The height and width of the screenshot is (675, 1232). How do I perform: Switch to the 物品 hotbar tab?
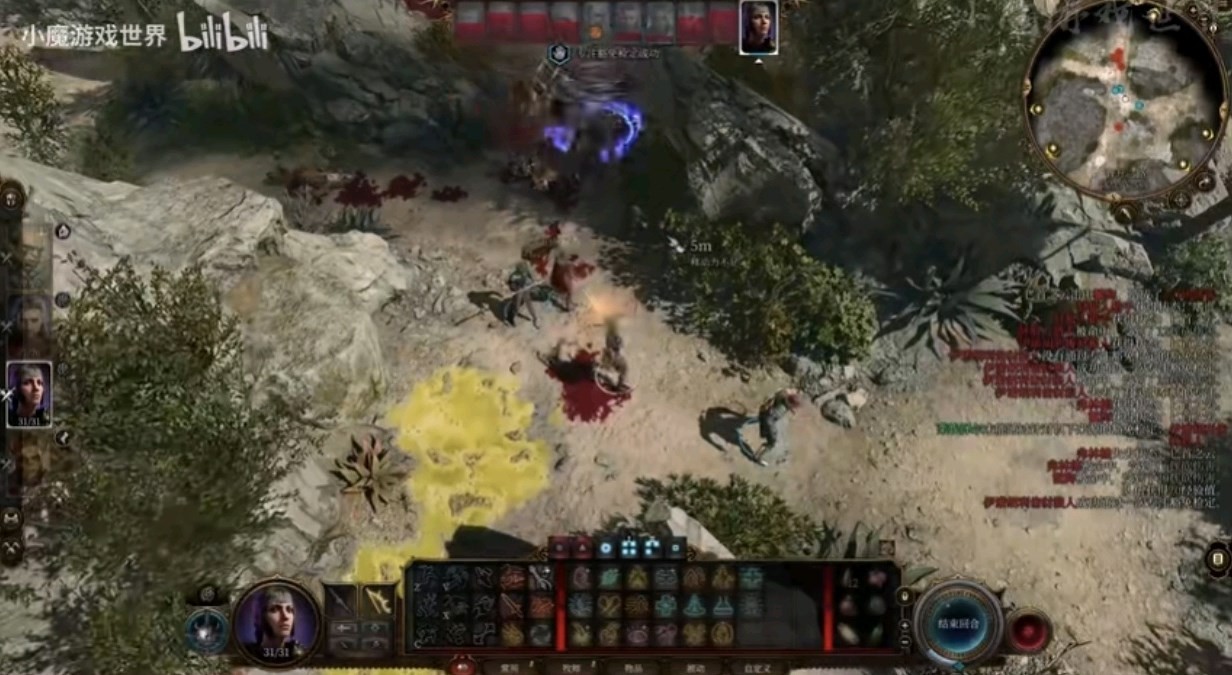pos(633,667)
